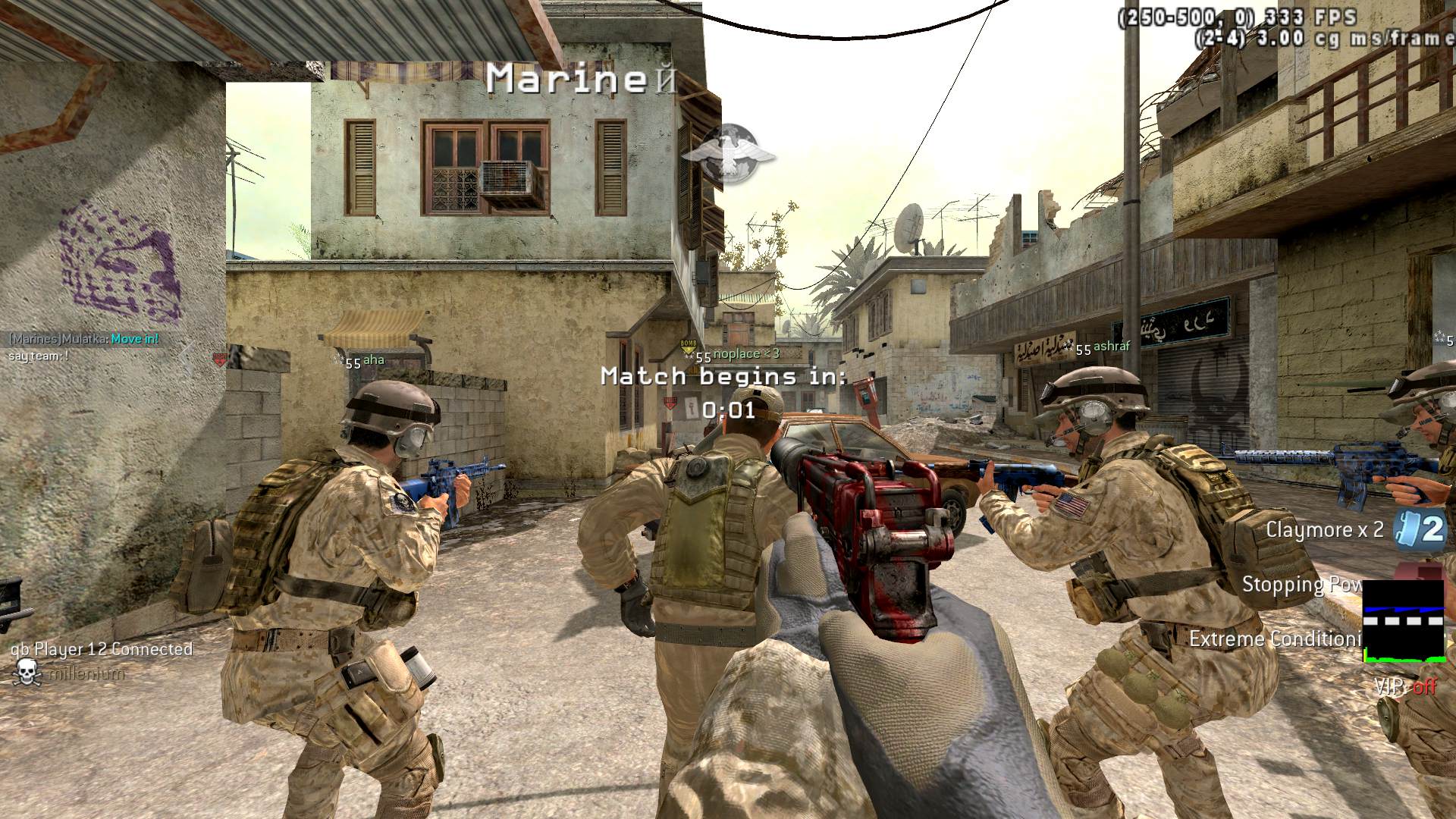1456x819 pixels.
Task: Click the Marines eagle faction emblem
Action: 728,154
